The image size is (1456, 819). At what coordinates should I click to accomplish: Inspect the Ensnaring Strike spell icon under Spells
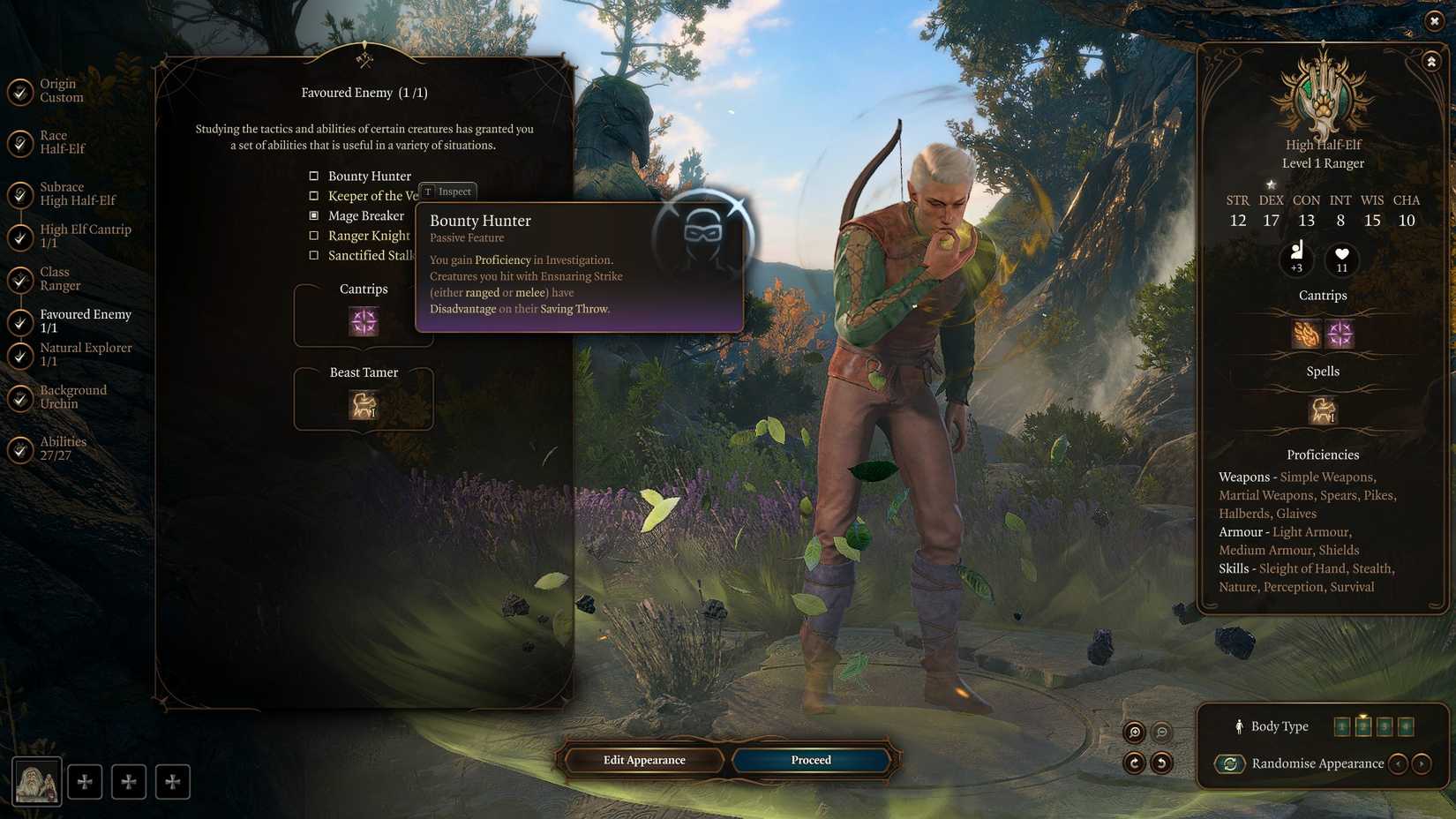tap(1321, 410)
